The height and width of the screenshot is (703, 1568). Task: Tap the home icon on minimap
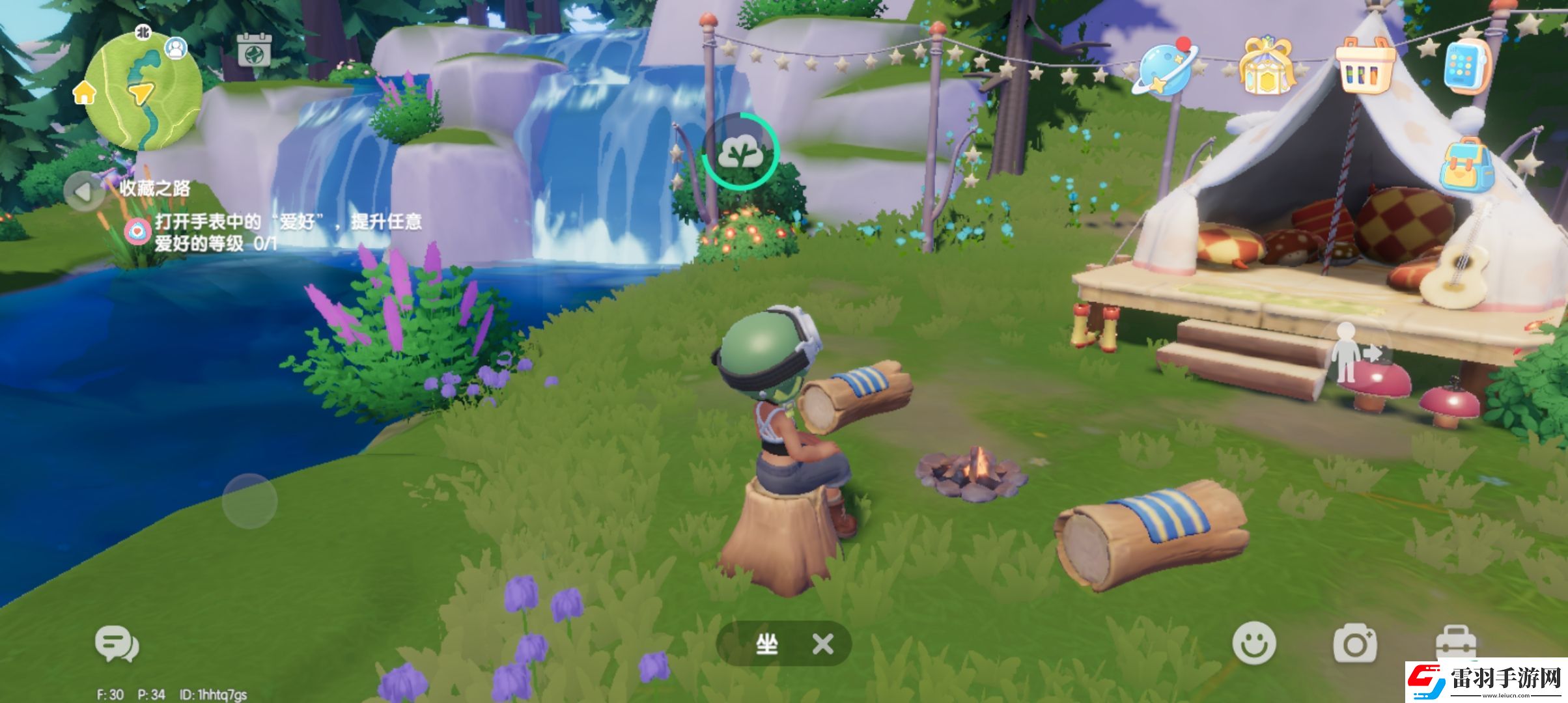(x=85, y=93)
